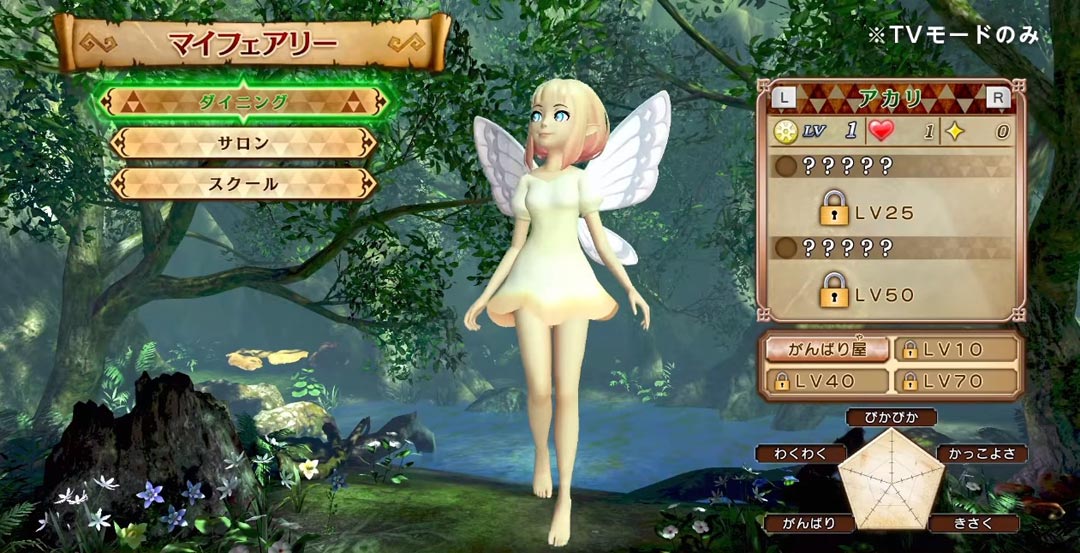Image resolution: width=1080 pixels, height=553 pixels.
Task: Choose the スクール menu entry
Action: 243,184
